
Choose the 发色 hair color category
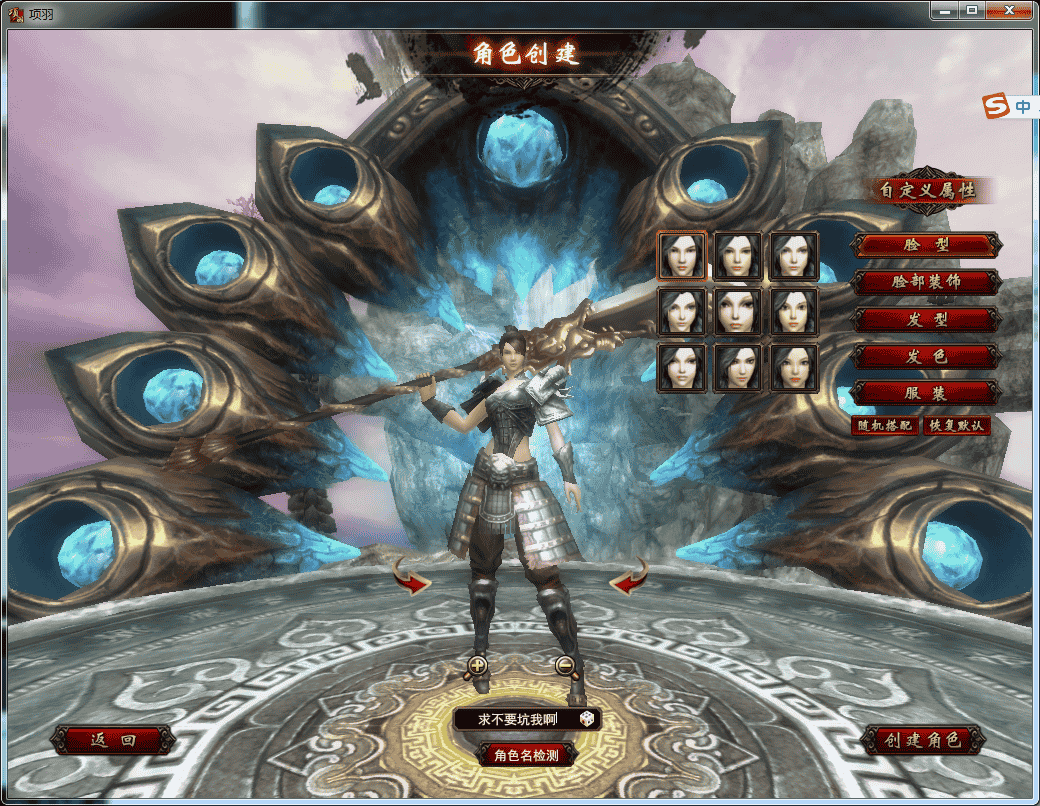pyautogui.click(x=925, y=357)
